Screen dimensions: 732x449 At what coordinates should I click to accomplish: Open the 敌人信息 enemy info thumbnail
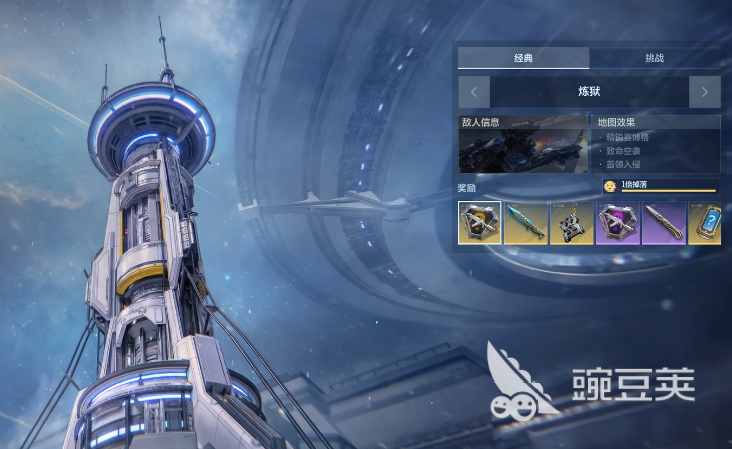point(523,145)
